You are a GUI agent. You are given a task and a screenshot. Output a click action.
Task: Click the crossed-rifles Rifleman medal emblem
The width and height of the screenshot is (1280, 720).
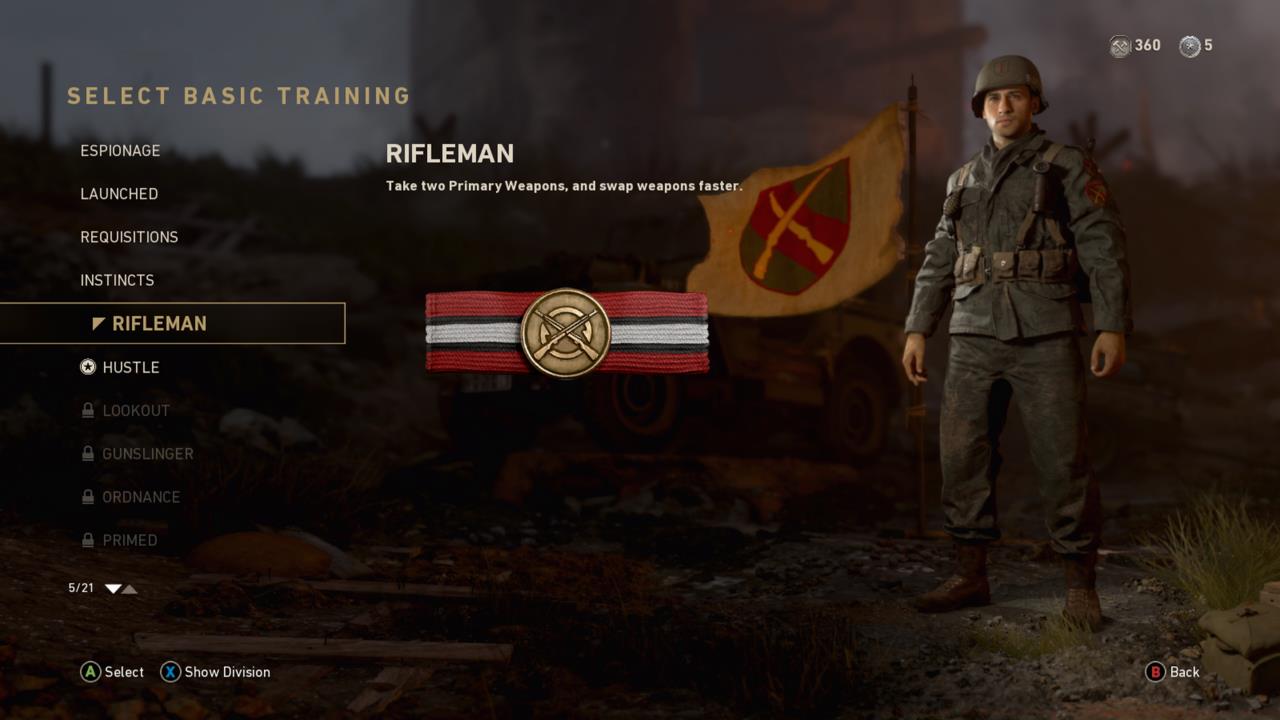pyautogui.click(x=567, y=334)
